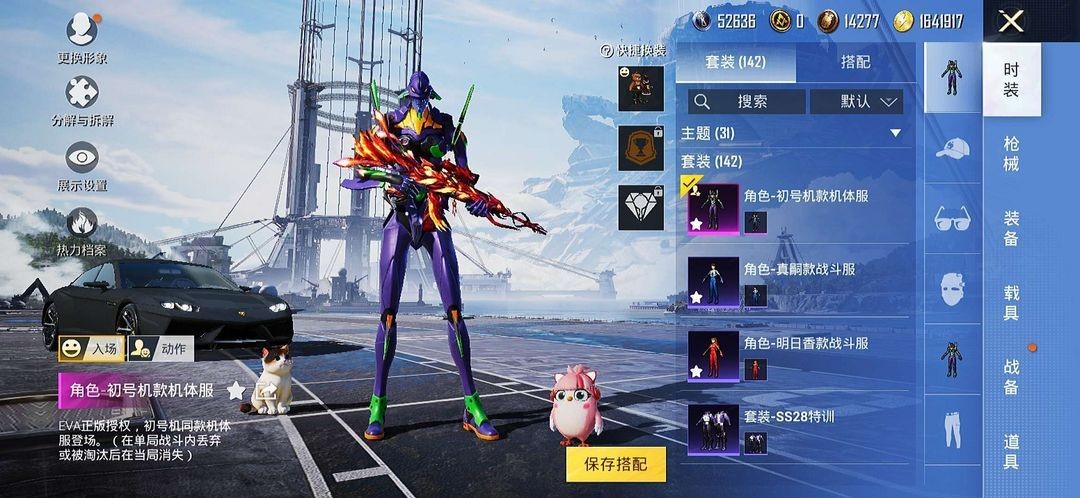The width and height of the screenshot is (1080, 498).
Task: Switch to the 搭配 tab
Action: 855,62
